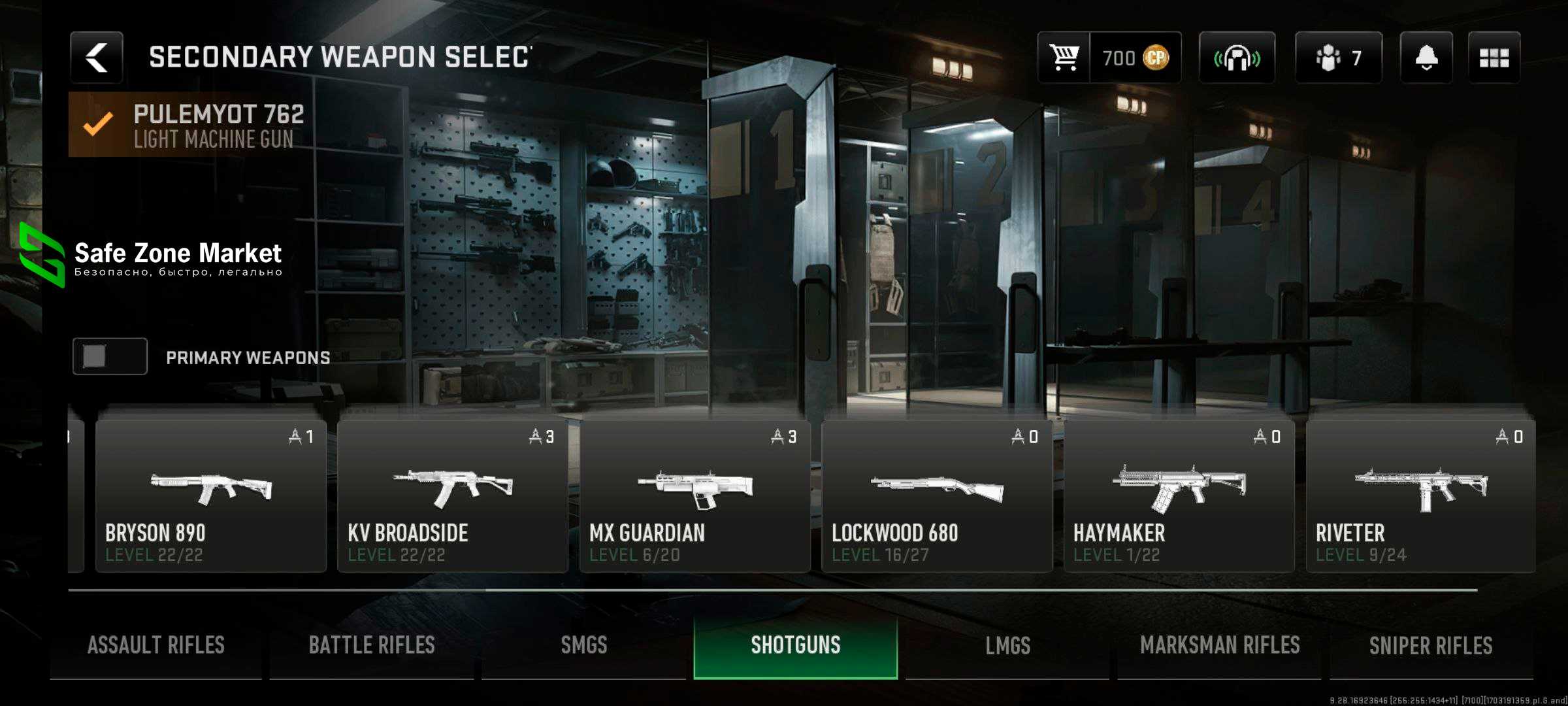This screenshot has height=706, width=1568.
Task: Go back using the arrow button
Action: (x=97, y=58)
